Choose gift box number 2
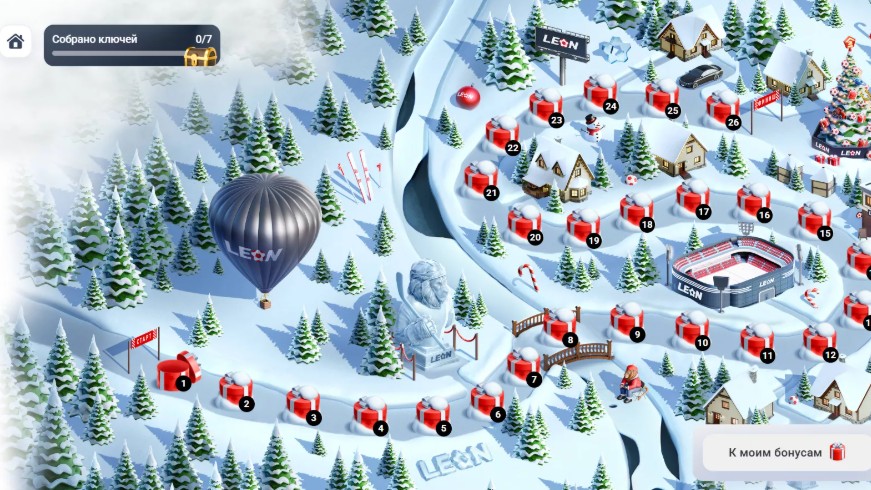Viewport: 871px width, 490px height. pyautogui.click(x=236, y=390)
